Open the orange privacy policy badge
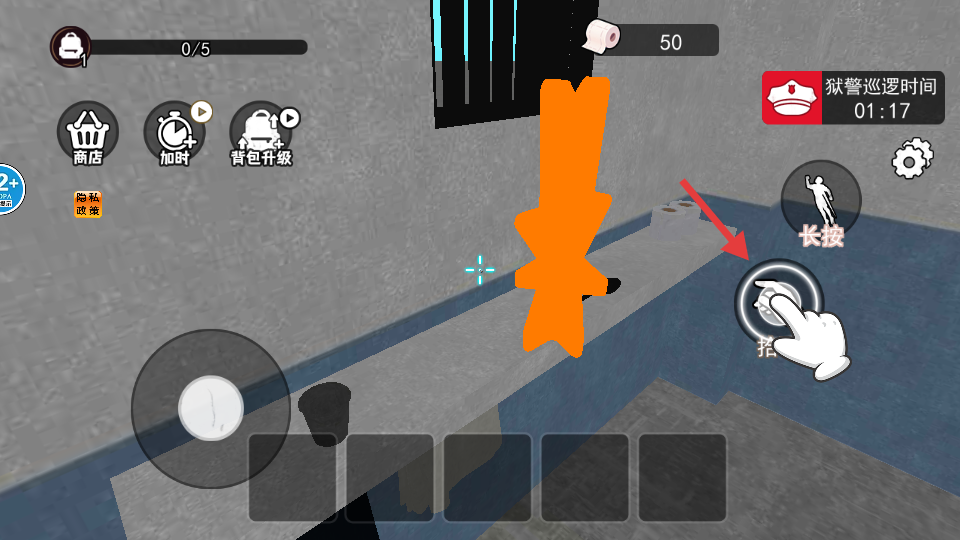 tap(87, 204)
